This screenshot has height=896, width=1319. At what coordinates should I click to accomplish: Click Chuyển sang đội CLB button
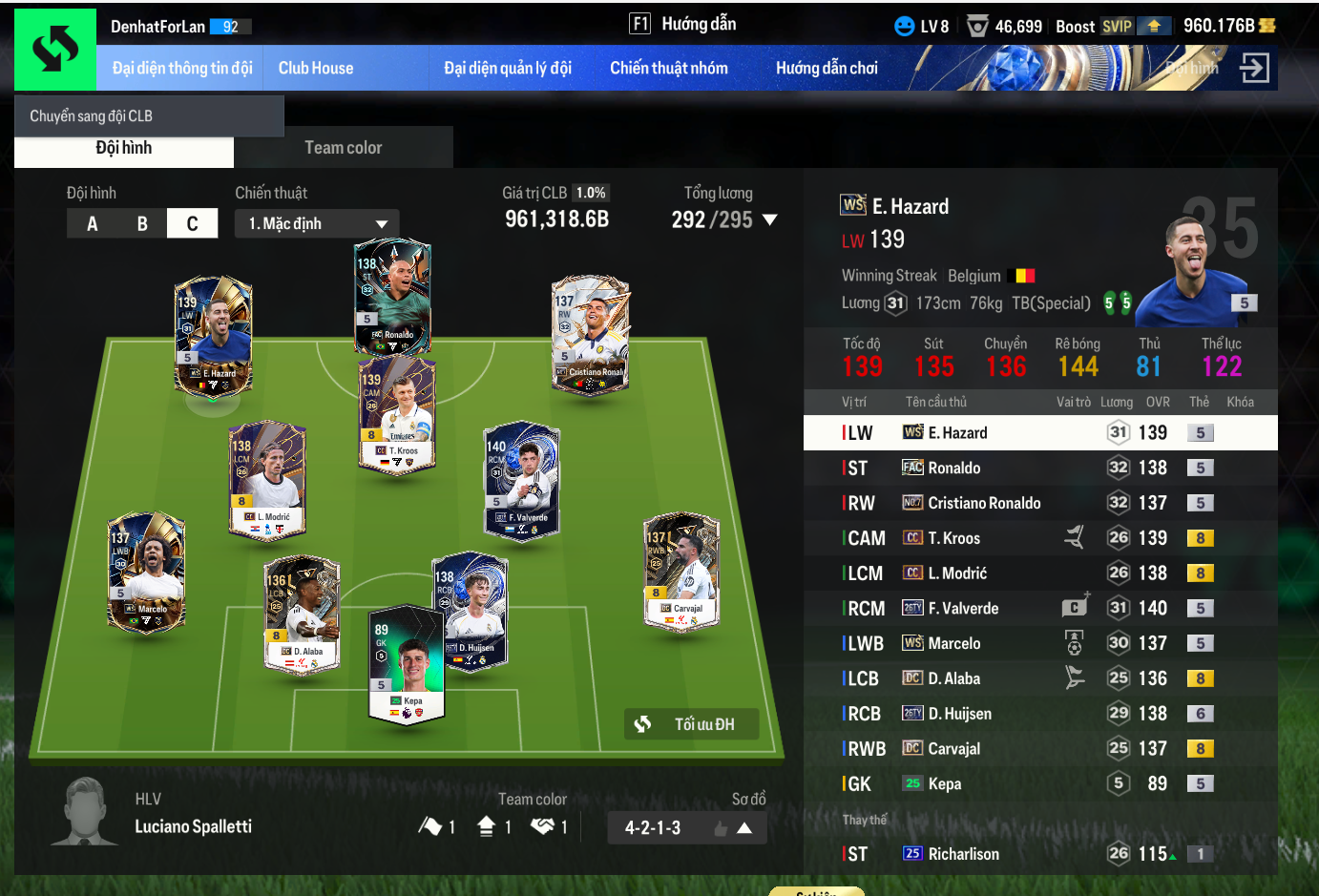point(149,116)
